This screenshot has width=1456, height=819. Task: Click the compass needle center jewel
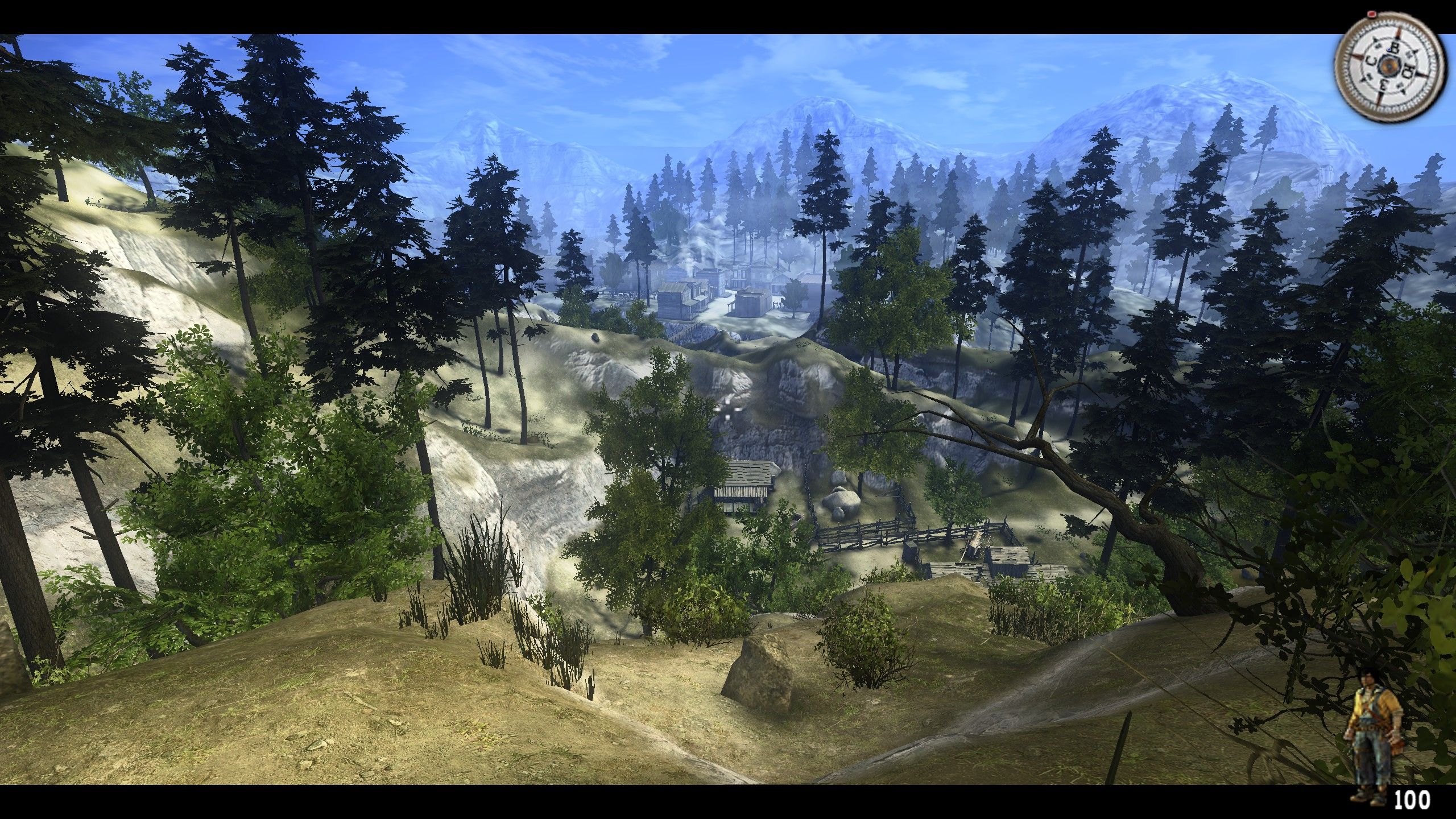click(x=1389, y=67)
